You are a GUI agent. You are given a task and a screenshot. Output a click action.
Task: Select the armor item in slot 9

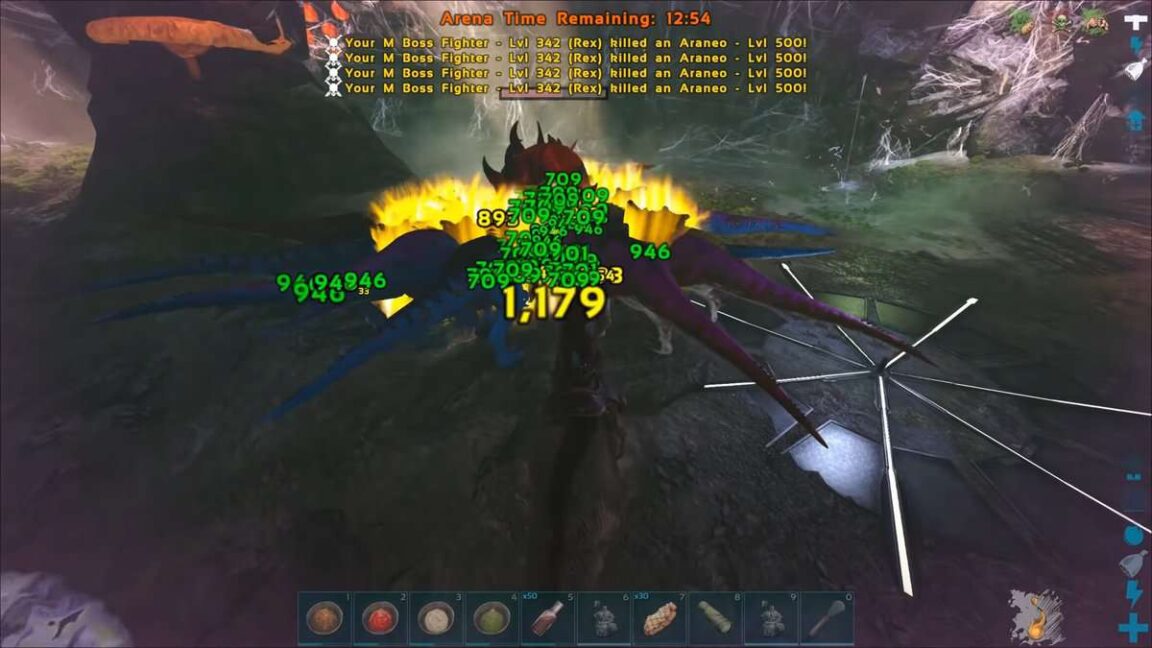tap(772, 618)
